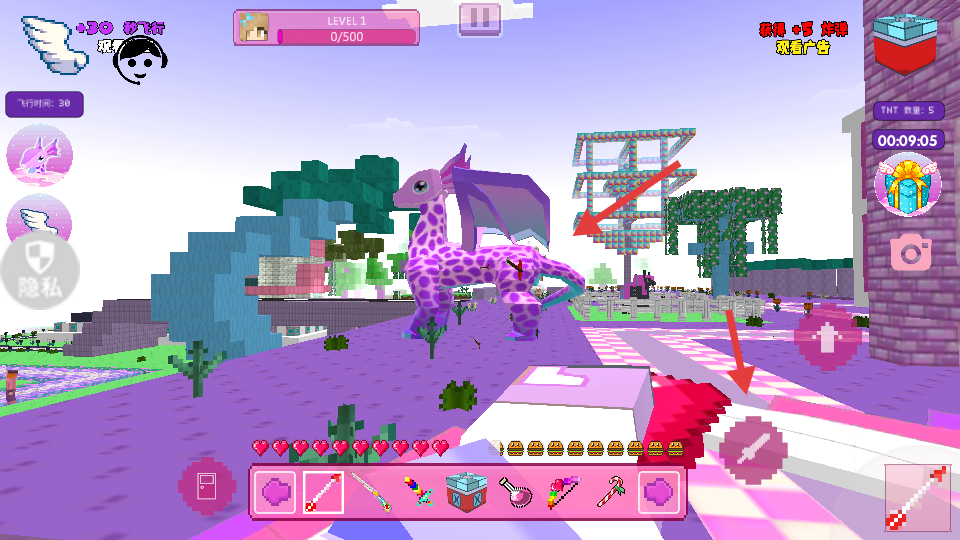Viewport: 960px width, 540px height.
Task: Tap the held-item preview in the corner
Action: [x=917, y=497]
